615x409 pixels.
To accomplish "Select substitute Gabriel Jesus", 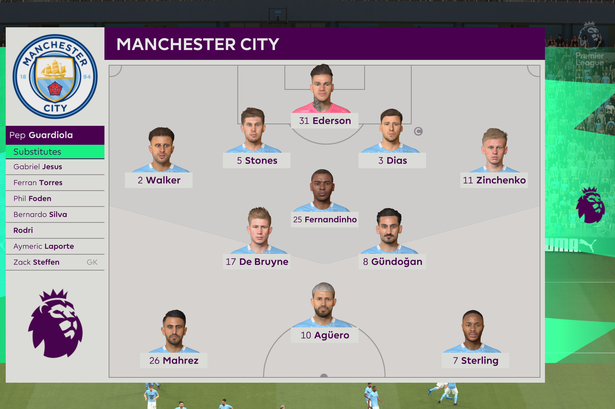I will pyautogui.click(x=55, y=167).
